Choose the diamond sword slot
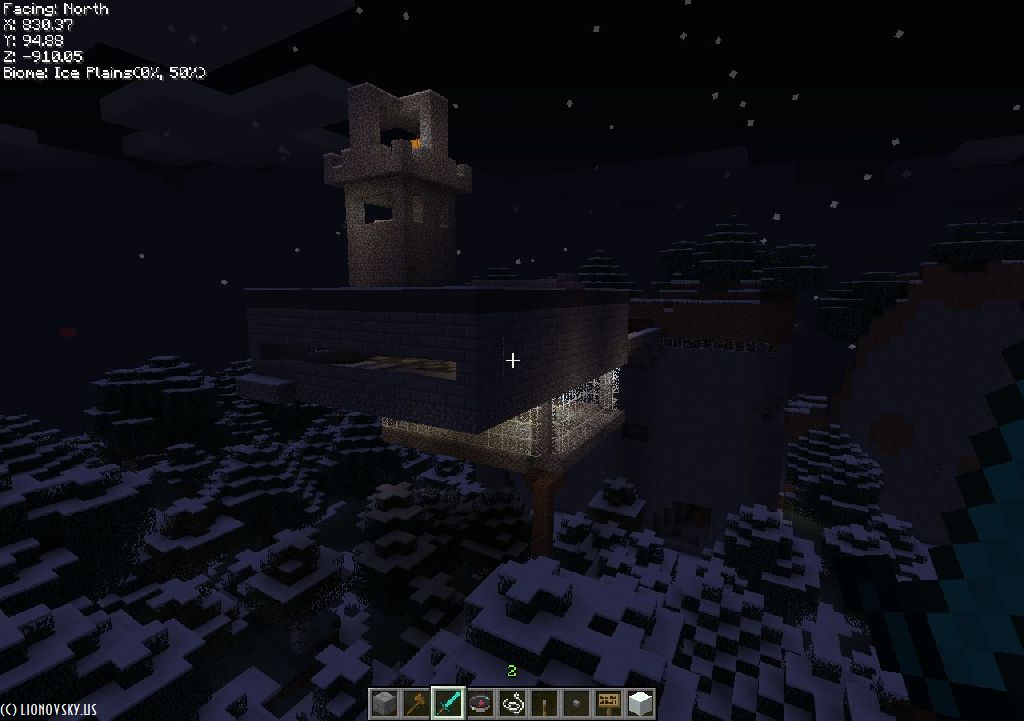Image resolution: width=1024 pixels, height=721 pixels. click(449, 703)
